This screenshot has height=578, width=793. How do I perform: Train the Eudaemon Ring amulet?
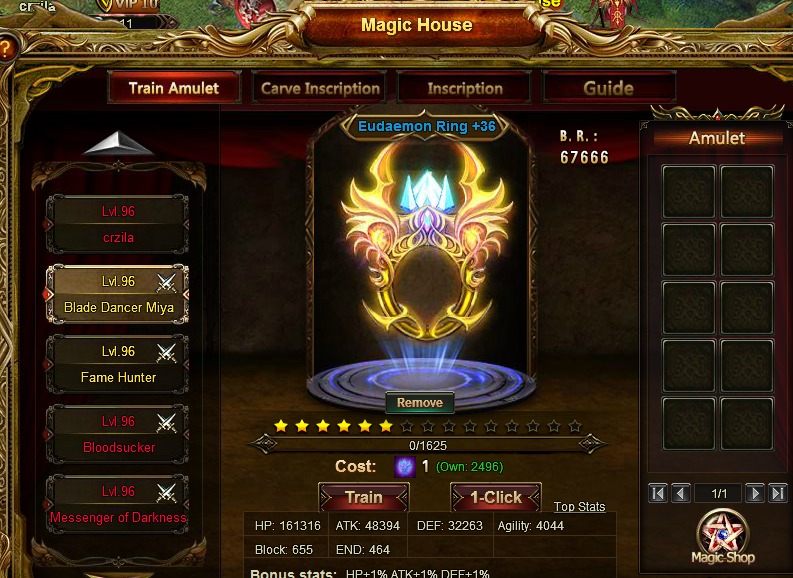(x=363, y=497)
